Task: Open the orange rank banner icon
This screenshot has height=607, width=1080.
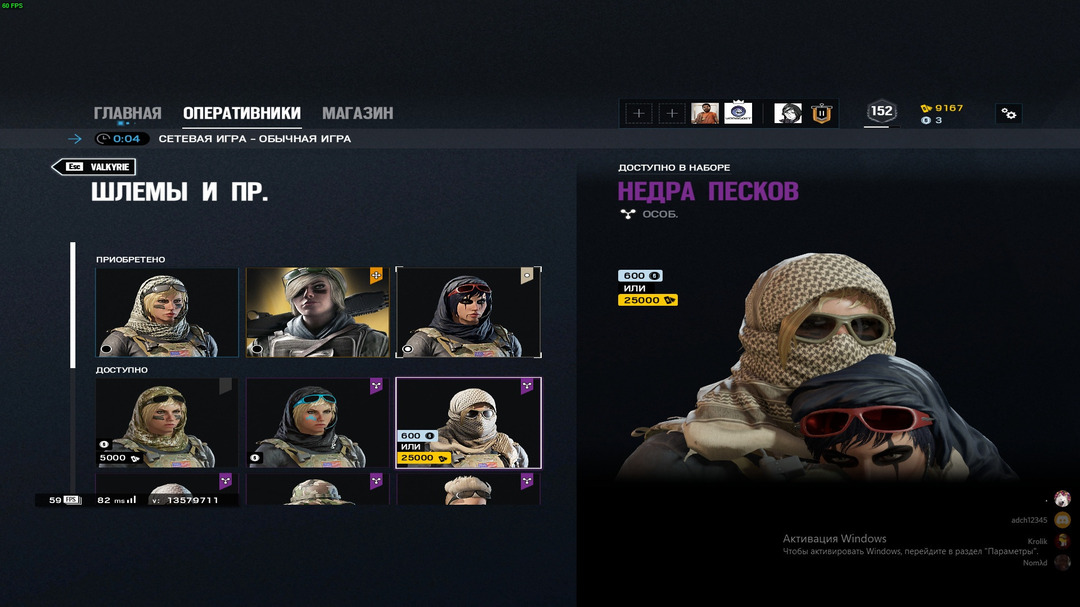Action: [822, 113]
